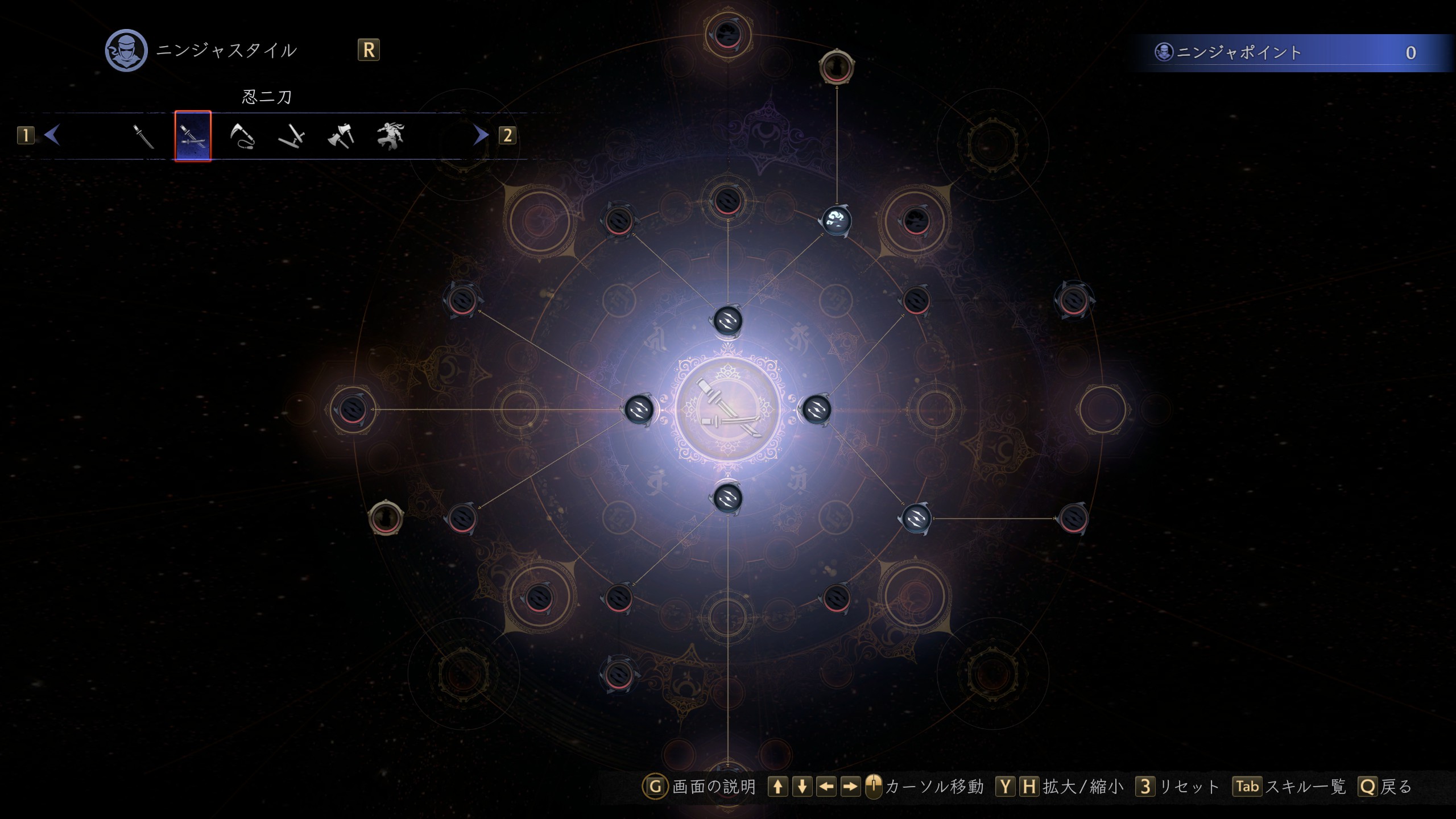Pick the lit skill node left of the center emblem
Image resolution: width=1456 pixels, height=819 pixels.
639,409
